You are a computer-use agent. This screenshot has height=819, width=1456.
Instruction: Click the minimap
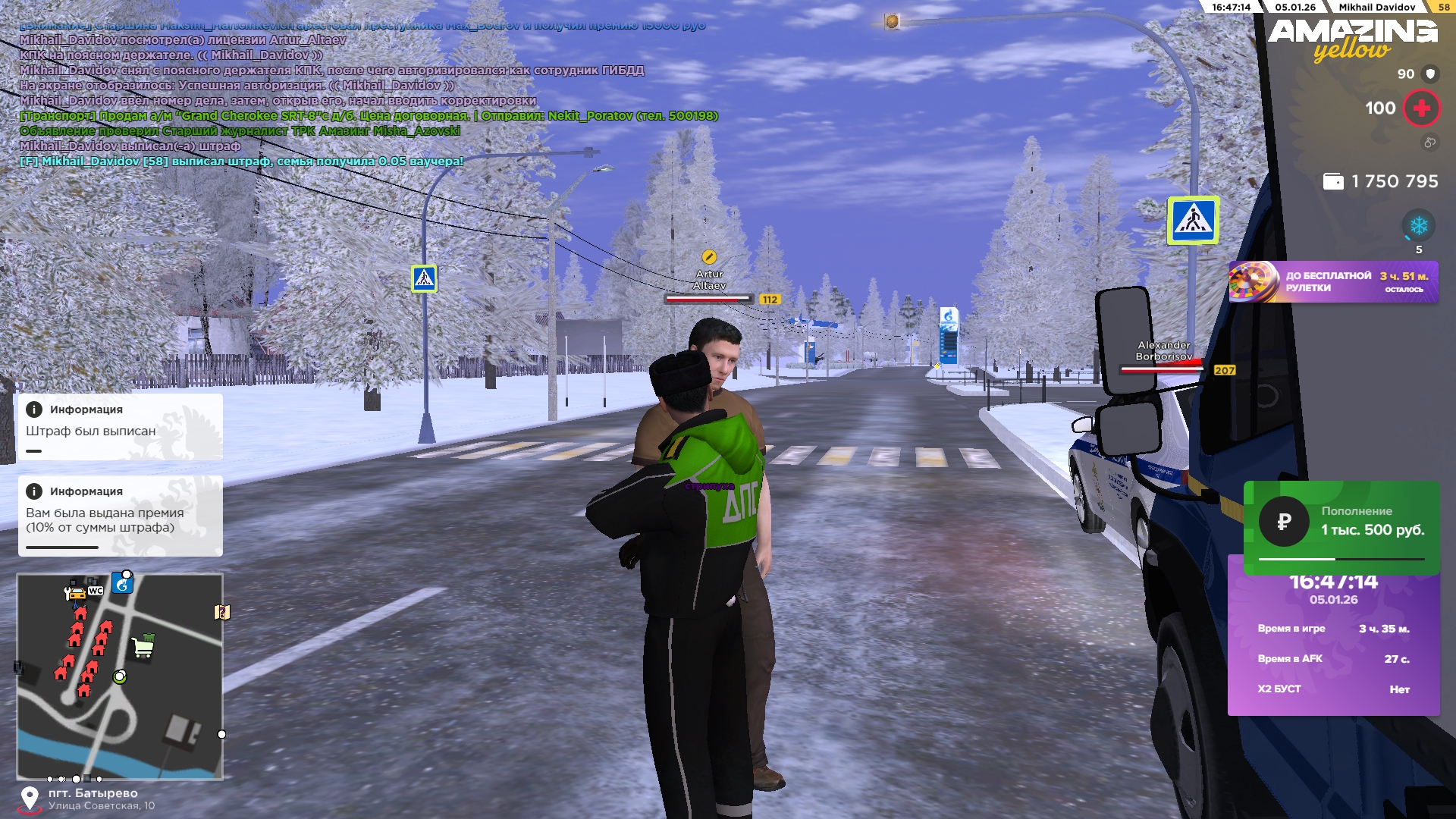(x=120, y=676)
